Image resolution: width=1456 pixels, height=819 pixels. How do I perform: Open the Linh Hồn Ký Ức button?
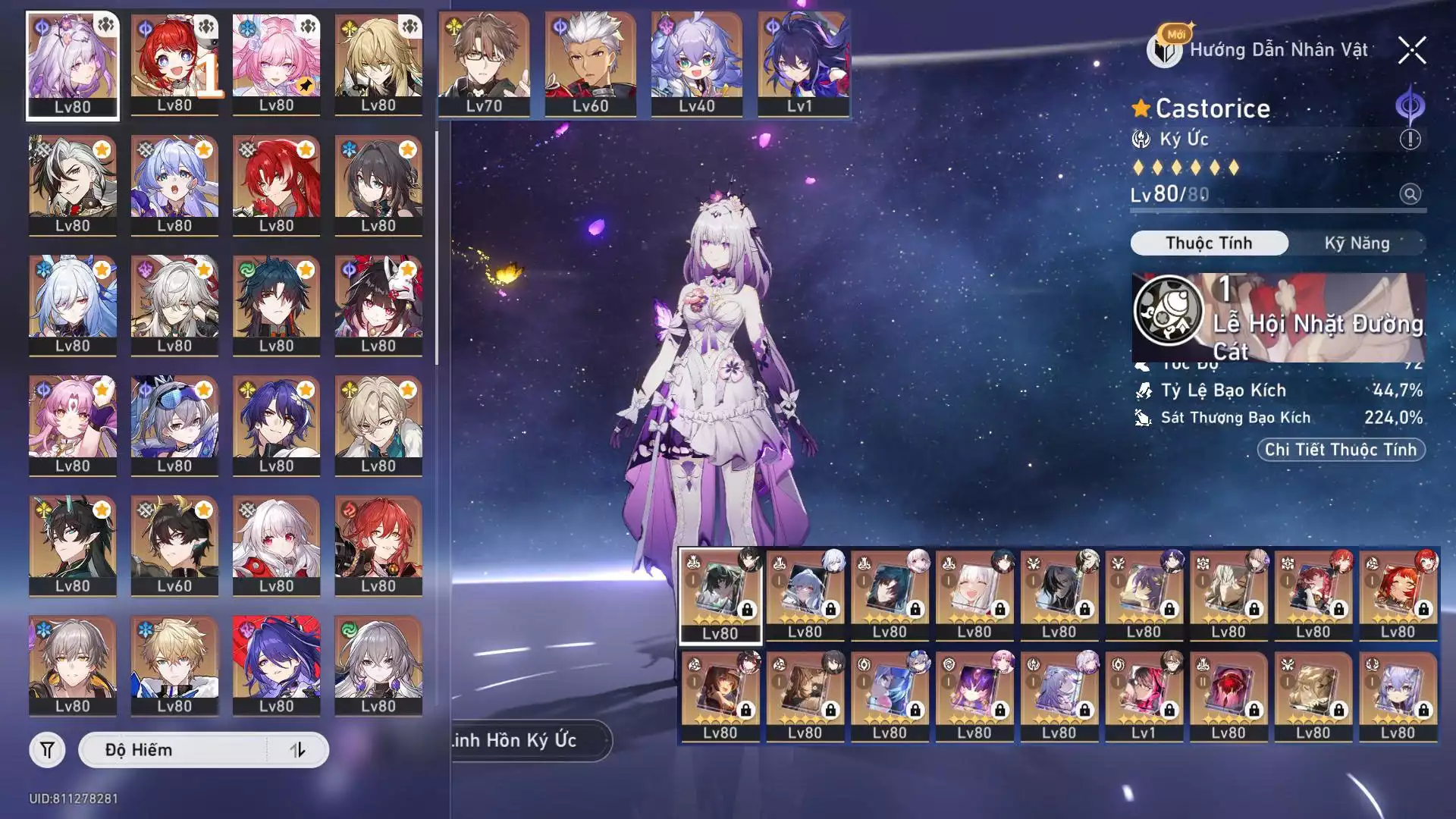pyautogui.click(x=529, y=740)
